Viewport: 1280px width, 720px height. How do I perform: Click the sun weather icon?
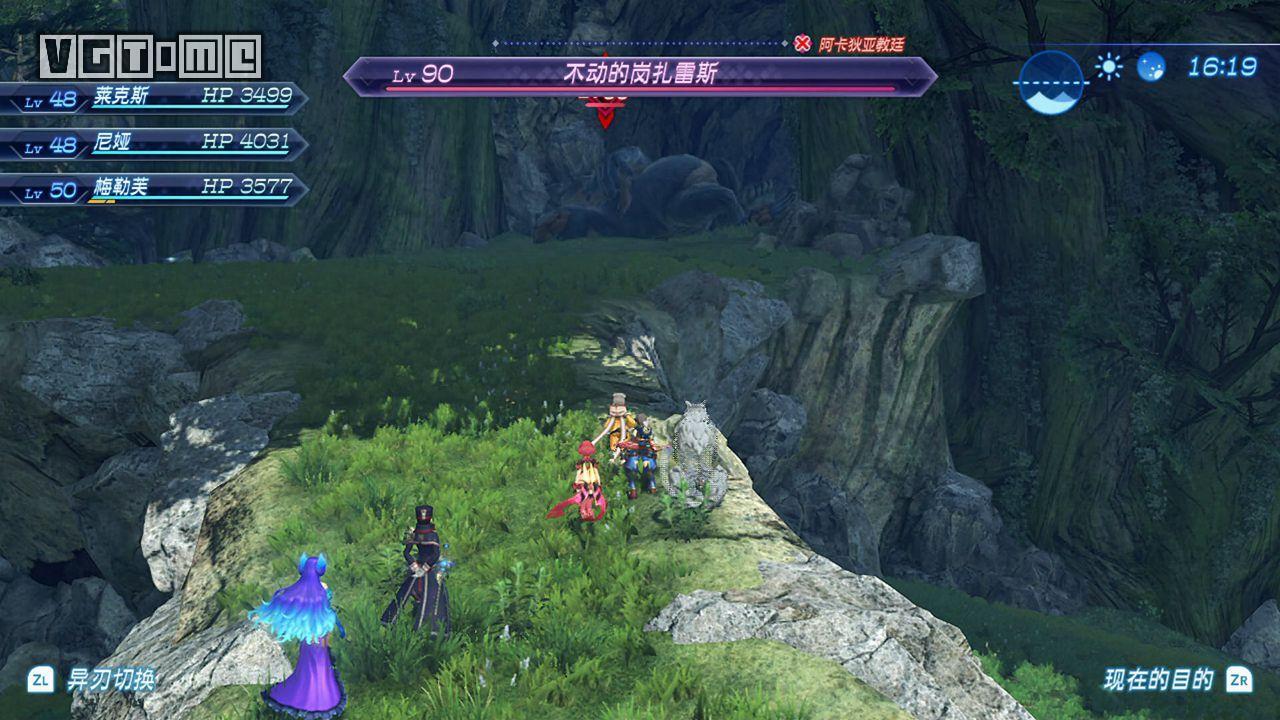(x=1108, y=67)
